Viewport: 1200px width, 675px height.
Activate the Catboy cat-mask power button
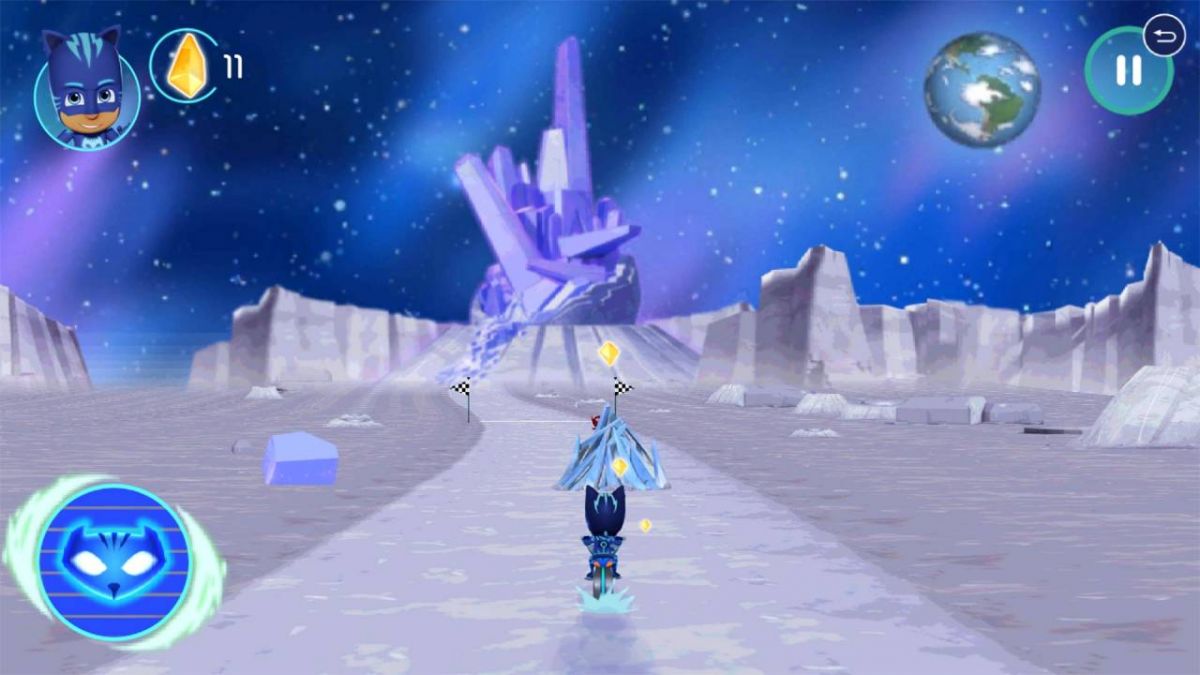(114, 561)
